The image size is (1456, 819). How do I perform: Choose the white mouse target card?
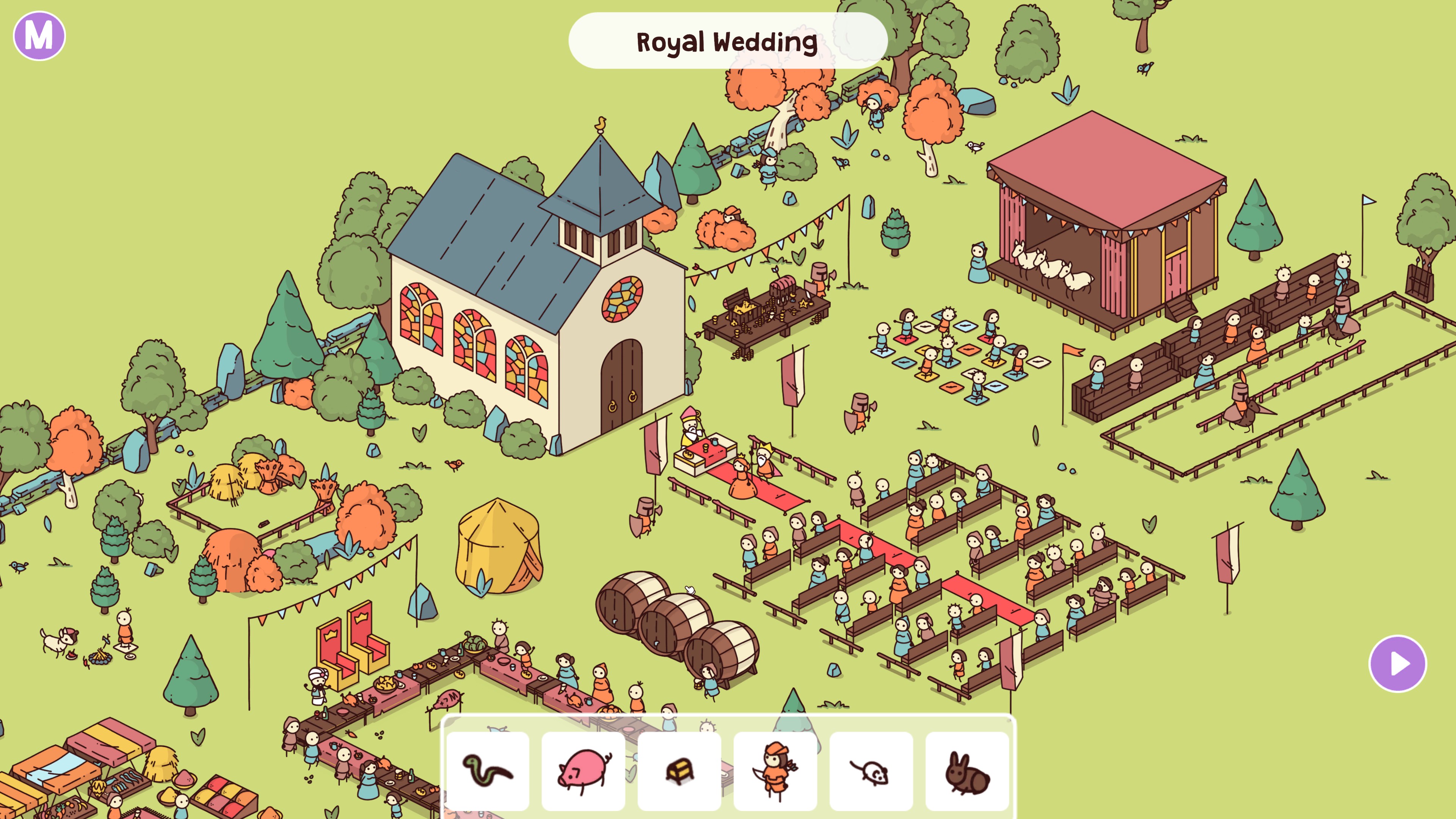(x=871, y=771)
